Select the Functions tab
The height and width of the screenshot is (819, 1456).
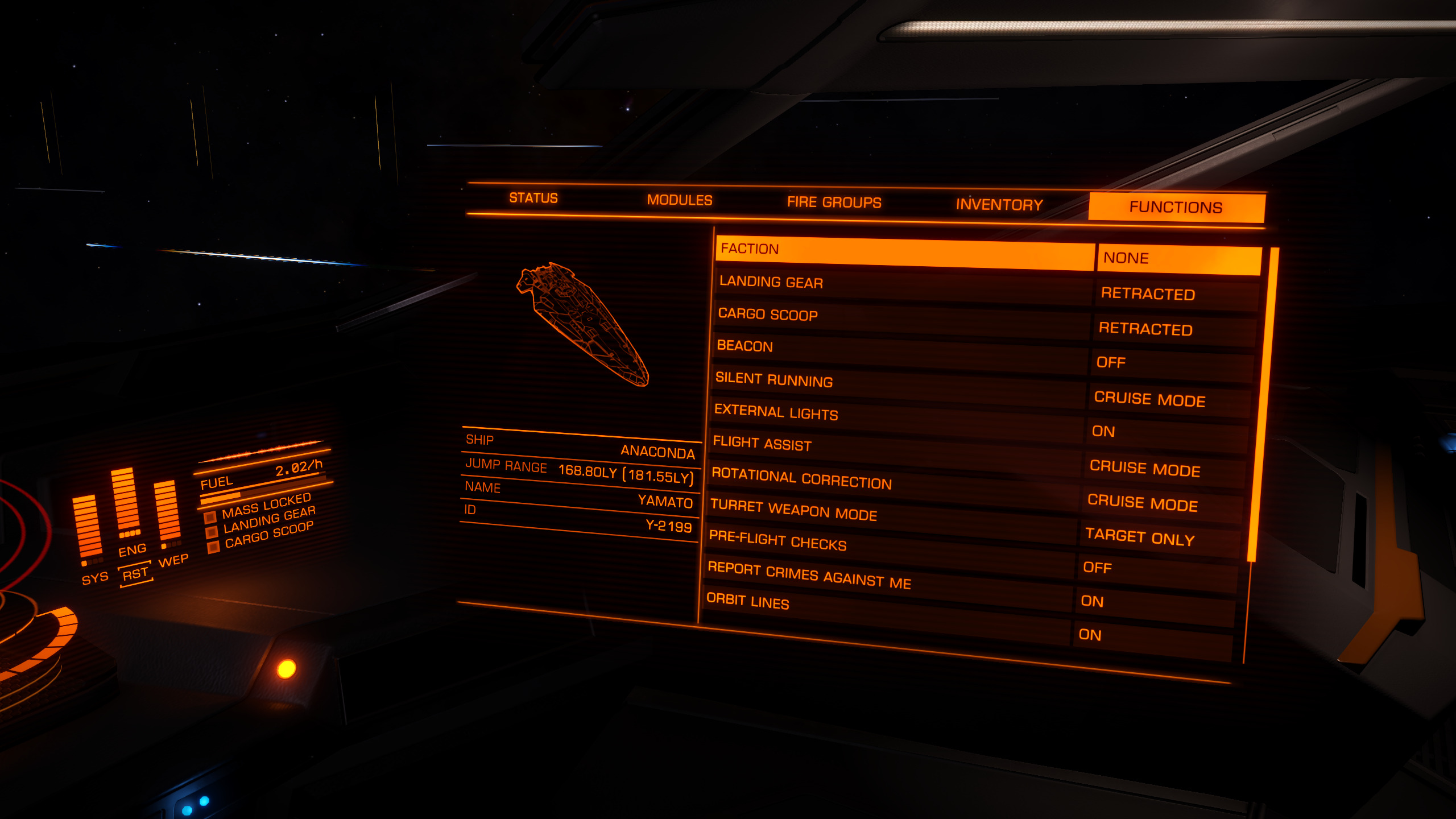click(1176, 207)
